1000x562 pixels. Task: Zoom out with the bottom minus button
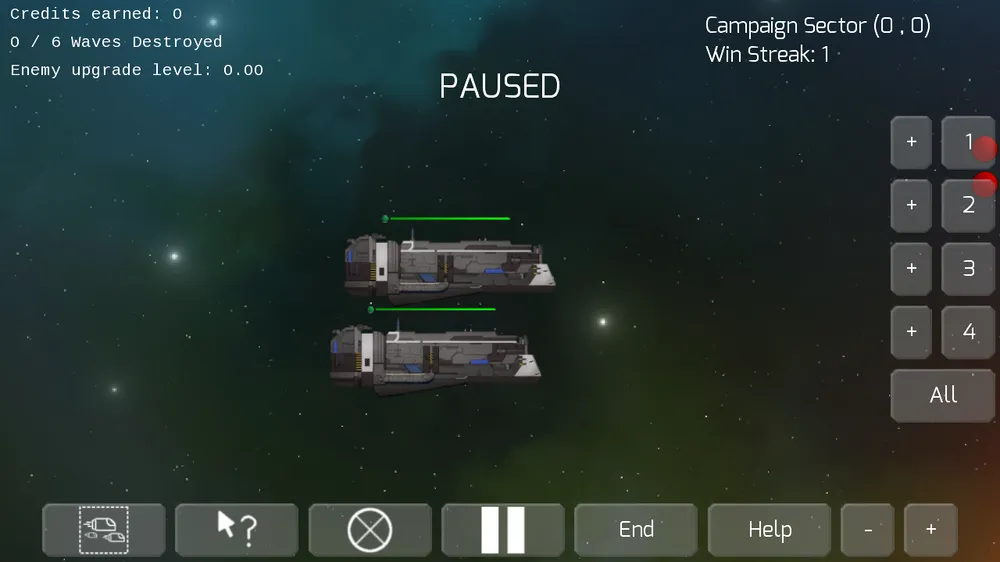867,530
